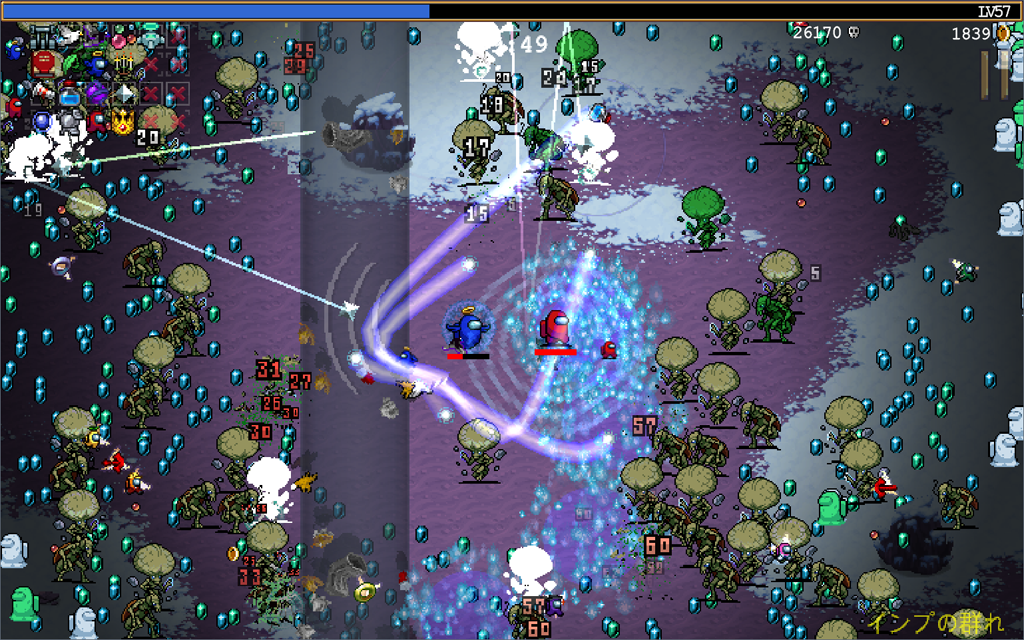Select the white crystal shard icon
This screenshot has height=640, width=1024.
(x=124, y=94)
